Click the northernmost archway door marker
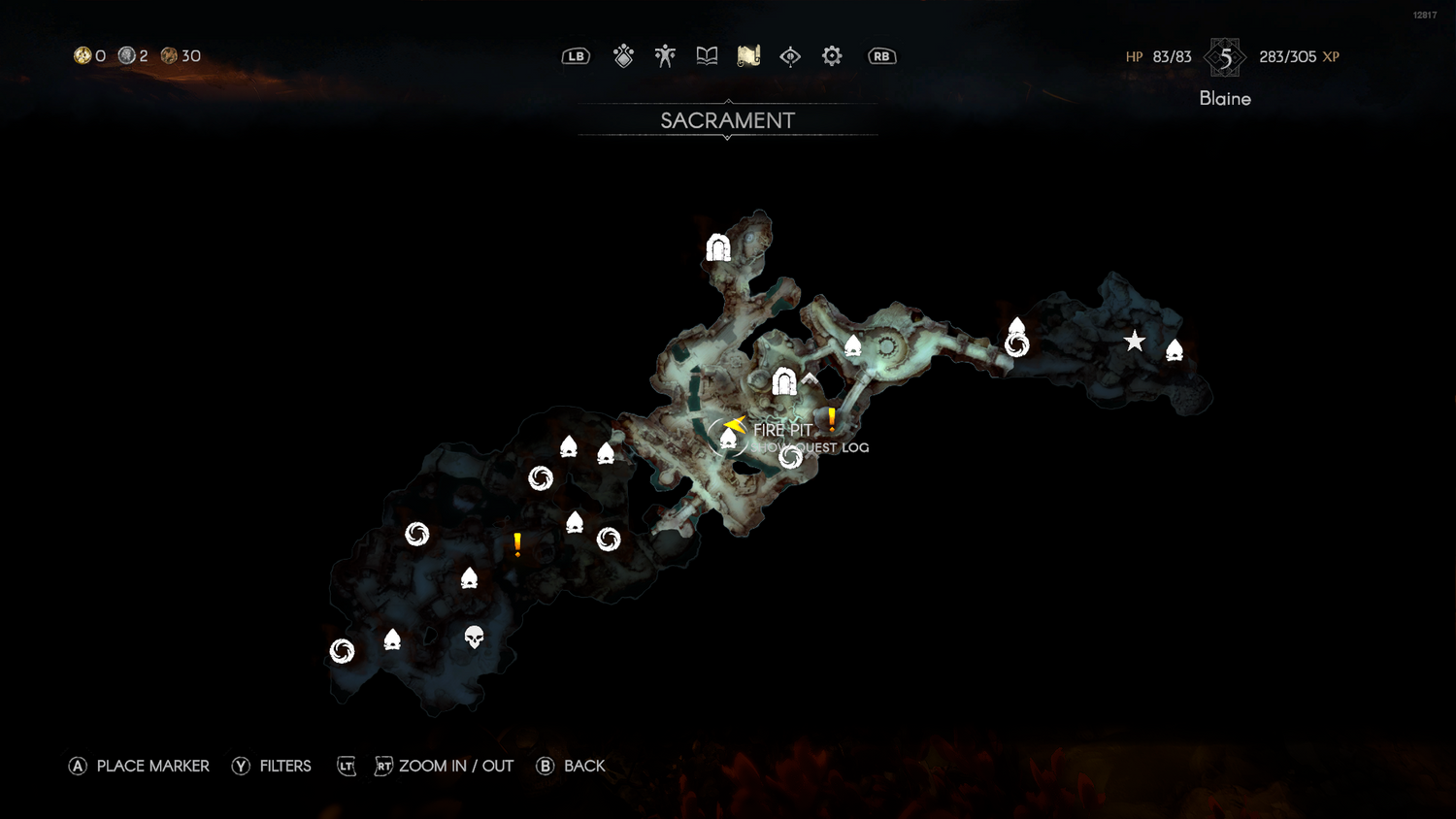The height and width of the screenshot is (819, 1456). (x=718, y=248)
